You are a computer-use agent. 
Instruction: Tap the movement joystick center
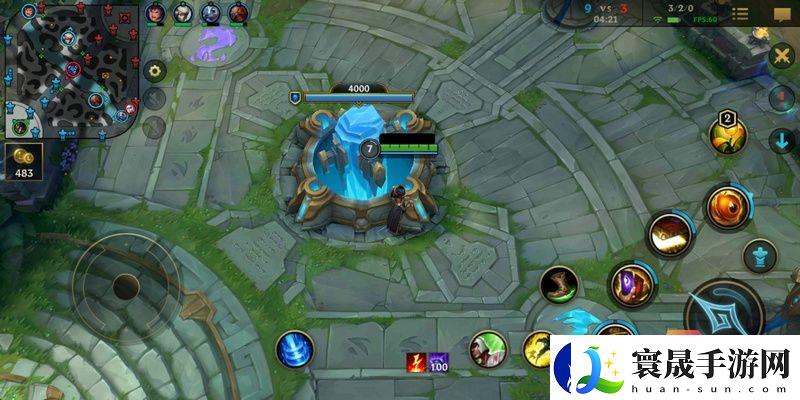tap(125, 288)
